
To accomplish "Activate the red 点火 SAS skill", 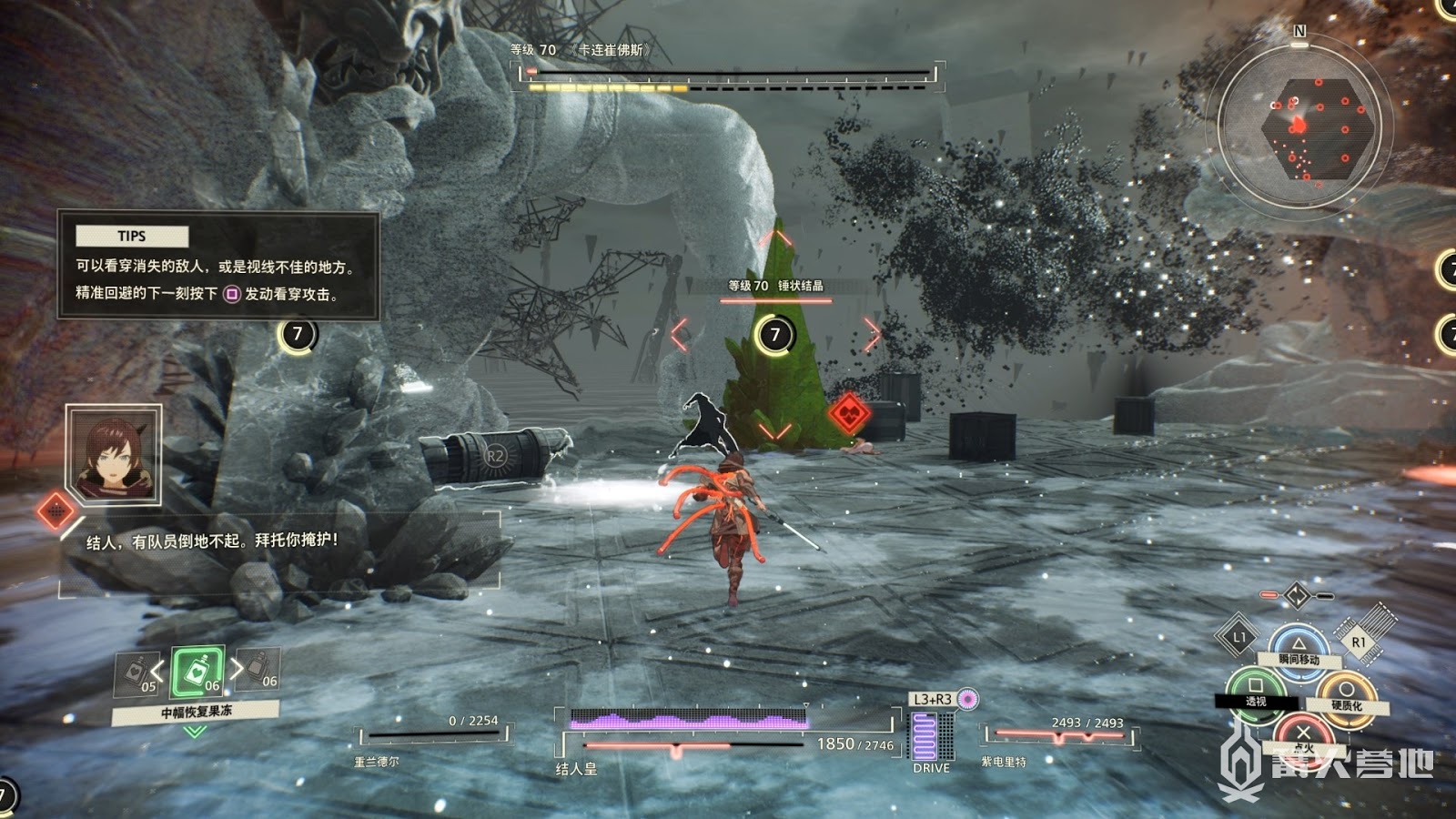I will [x=1303, y=733].
